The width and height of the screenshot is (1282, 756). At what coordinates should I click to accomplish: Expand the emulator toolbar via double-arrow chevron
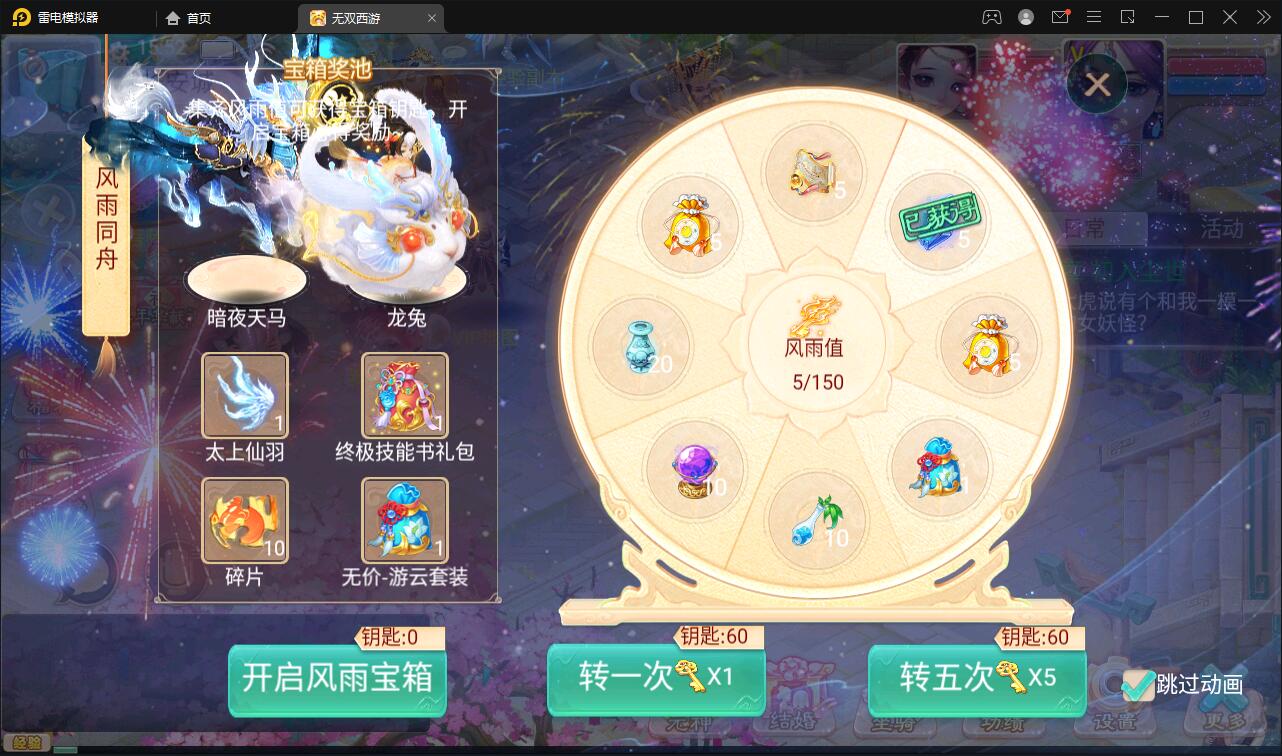point(1262,17)
